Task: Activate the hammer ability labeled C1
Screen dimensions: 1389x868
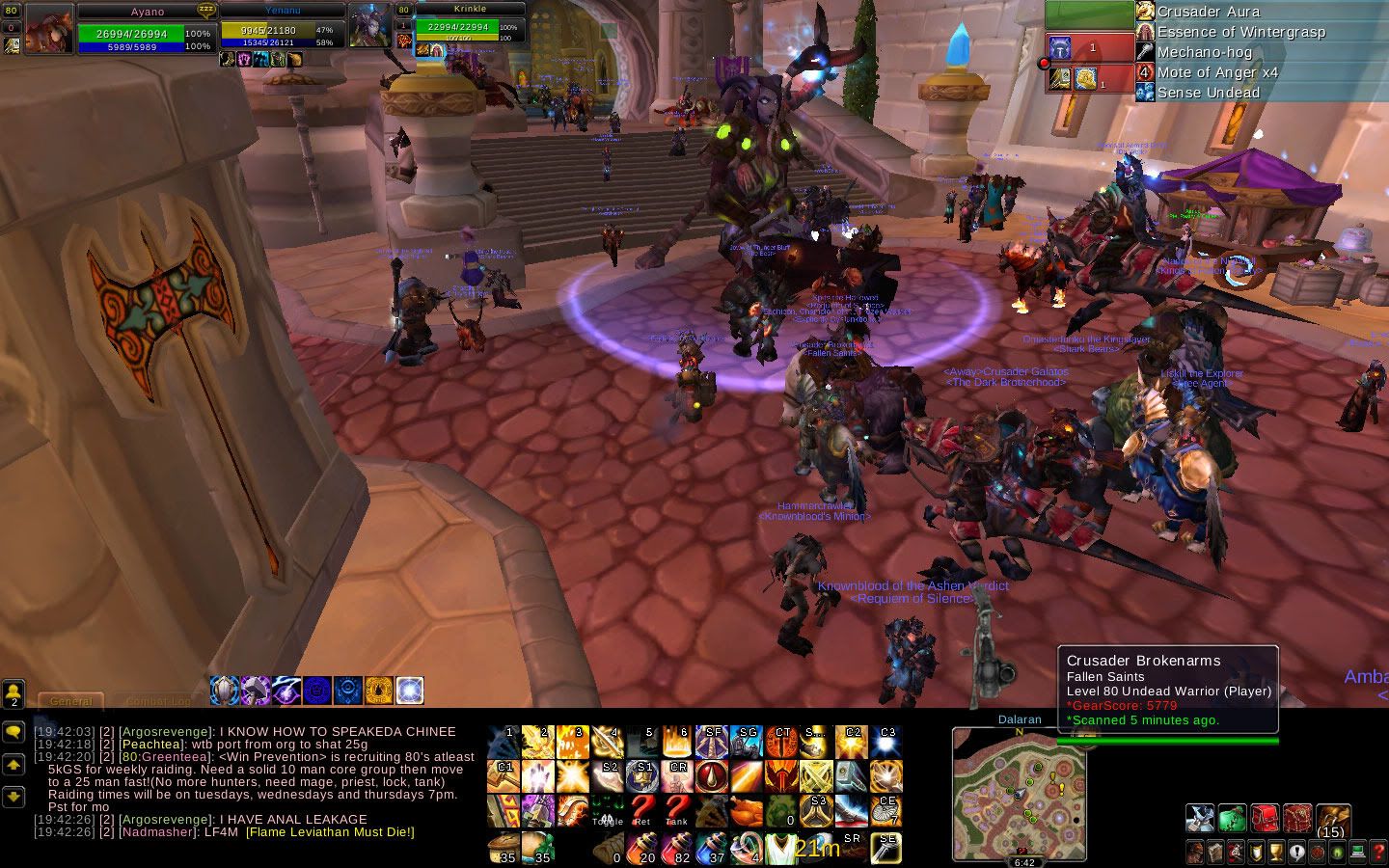Action: (505, 774)
